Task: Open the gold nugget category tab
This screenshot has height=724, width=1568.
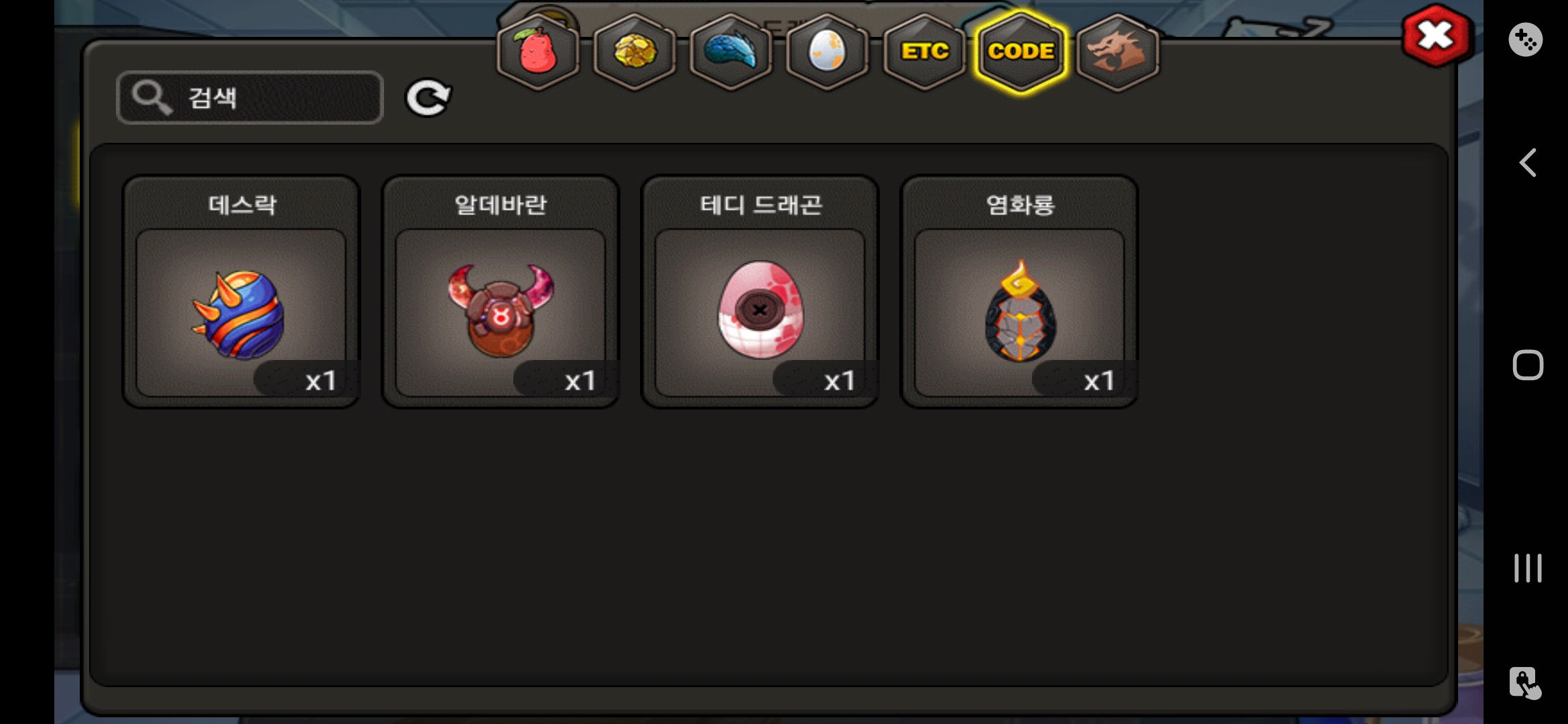Action: (635, 52)
